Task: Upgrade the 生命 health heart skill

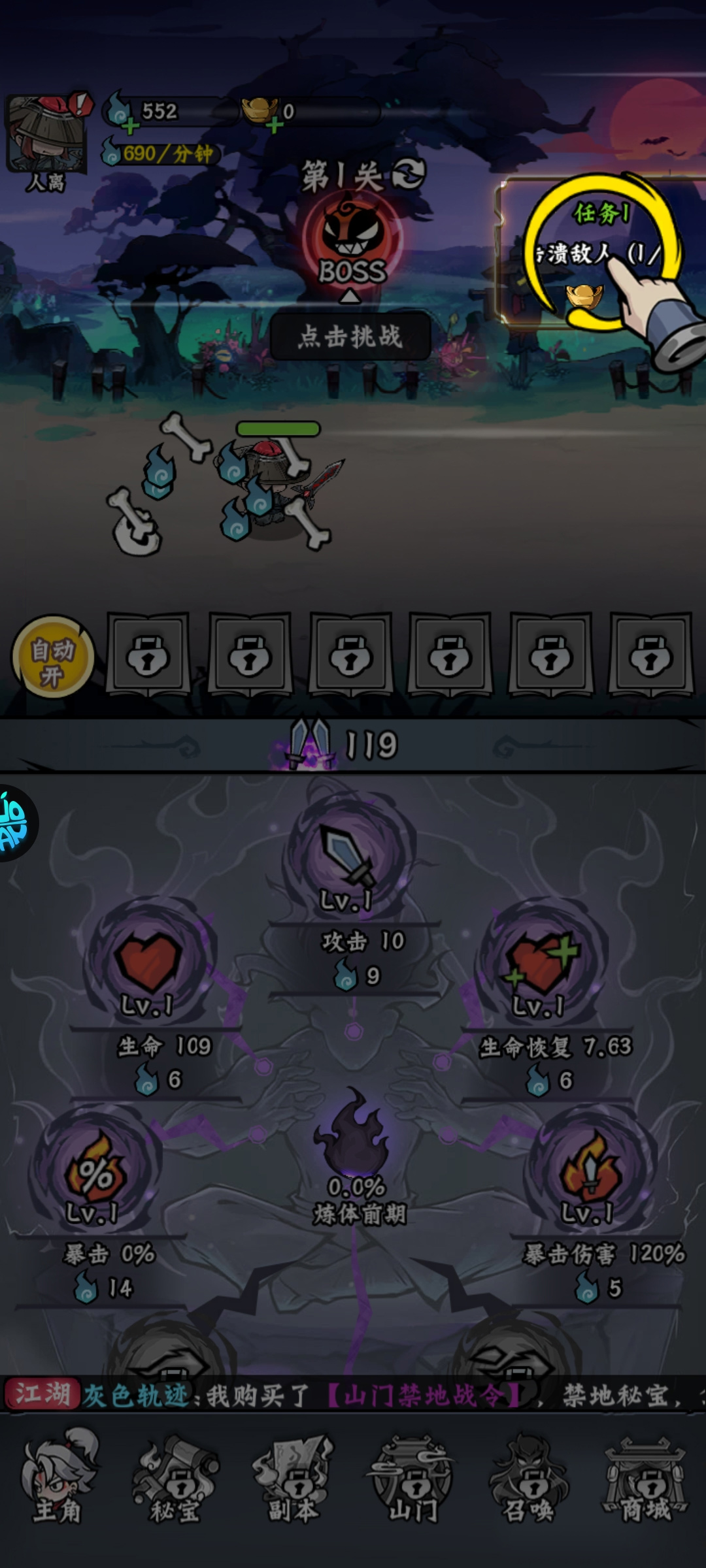Action: tap(148, 960)
